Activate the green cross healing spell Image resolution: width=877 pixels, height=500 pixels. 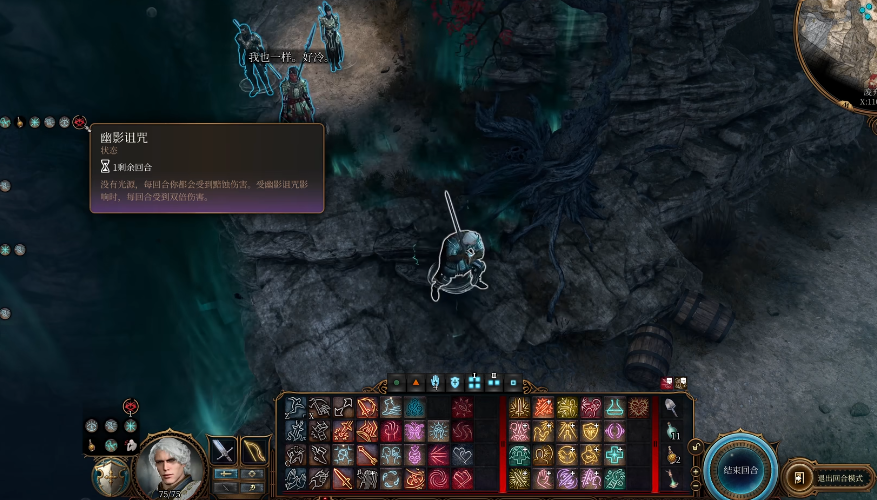pyautogui.click(x=614, y=455)
